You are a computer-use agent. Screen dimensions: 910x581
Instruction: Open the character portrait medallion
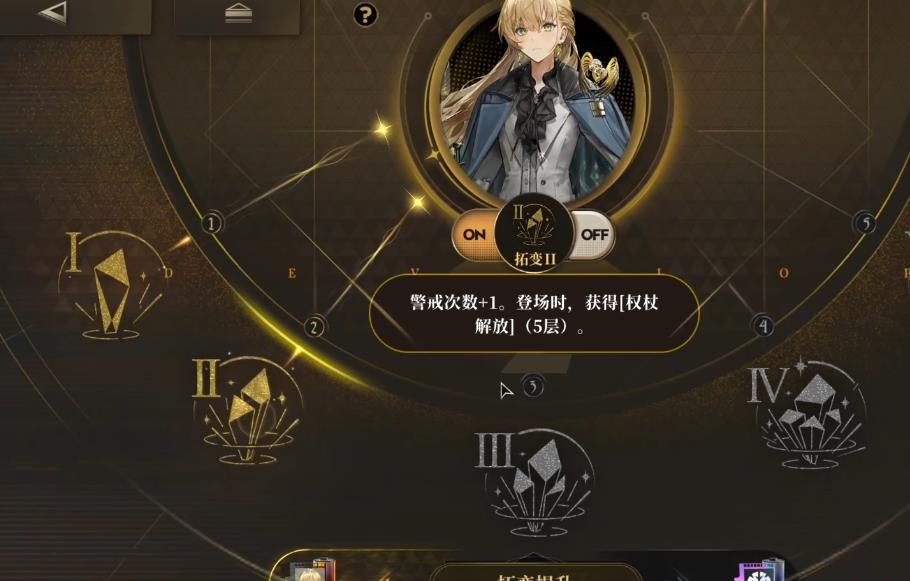click(536, 98)
